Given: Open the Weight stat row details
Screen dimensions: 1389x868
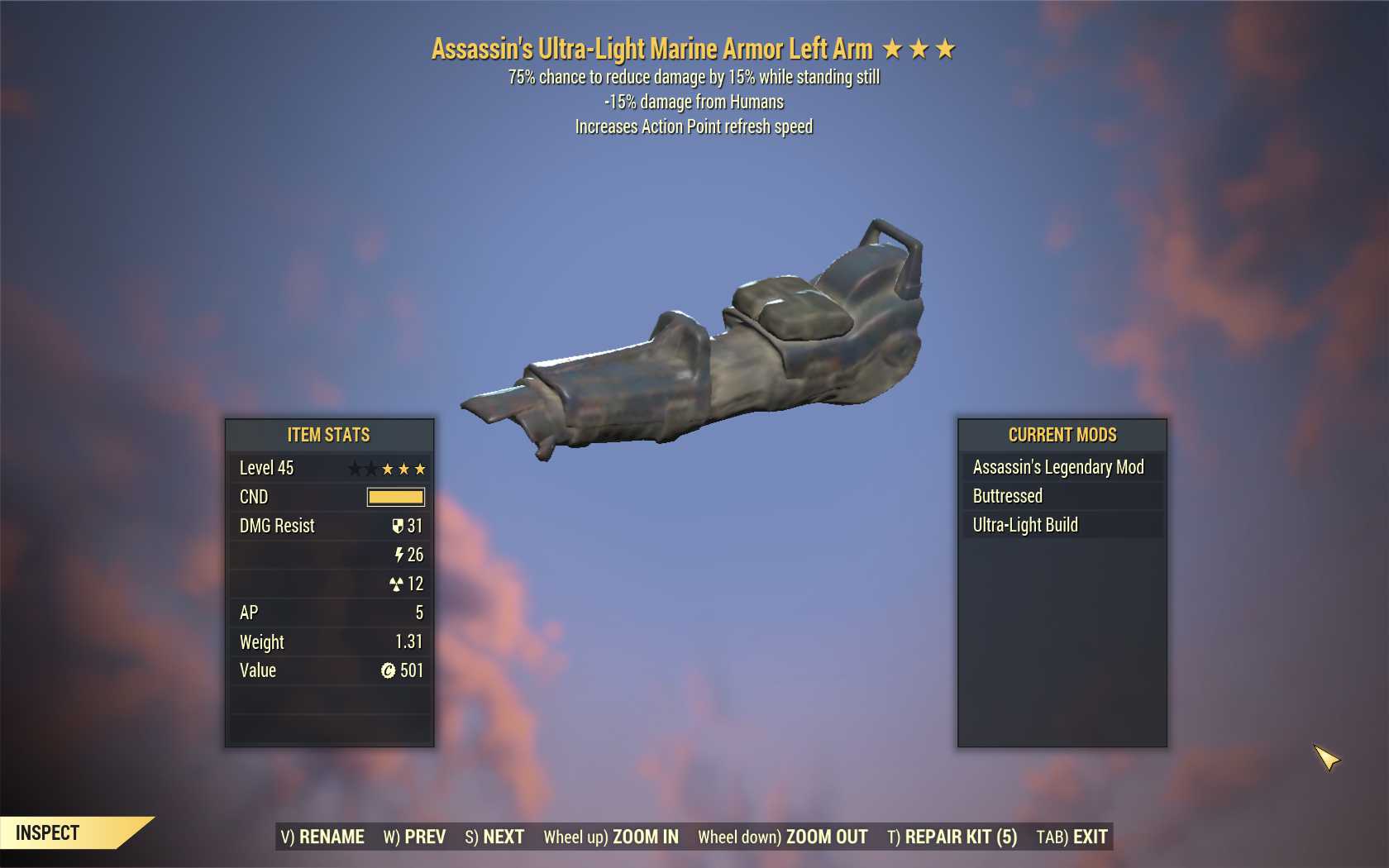Looking at the screenshot, I should point(328,641).
